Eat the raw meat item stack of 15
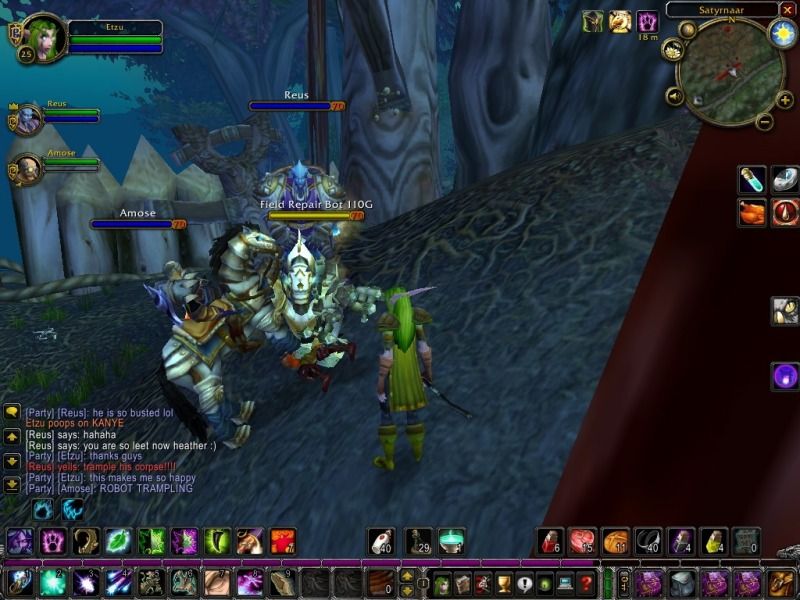 coord(583,541)
